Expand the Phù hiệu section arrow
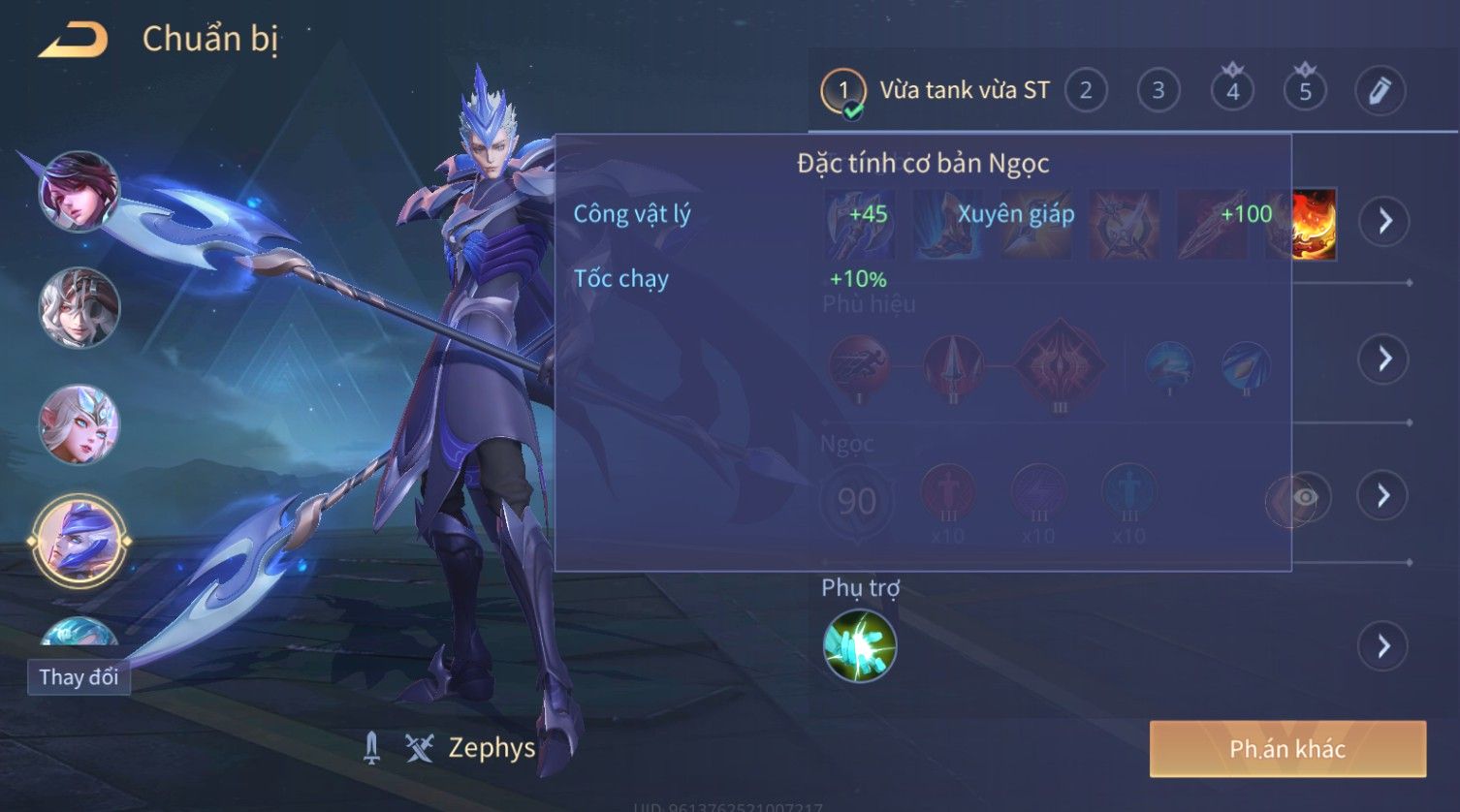Viewport: 1460px width, 812px height. [x=1383, y=359]
